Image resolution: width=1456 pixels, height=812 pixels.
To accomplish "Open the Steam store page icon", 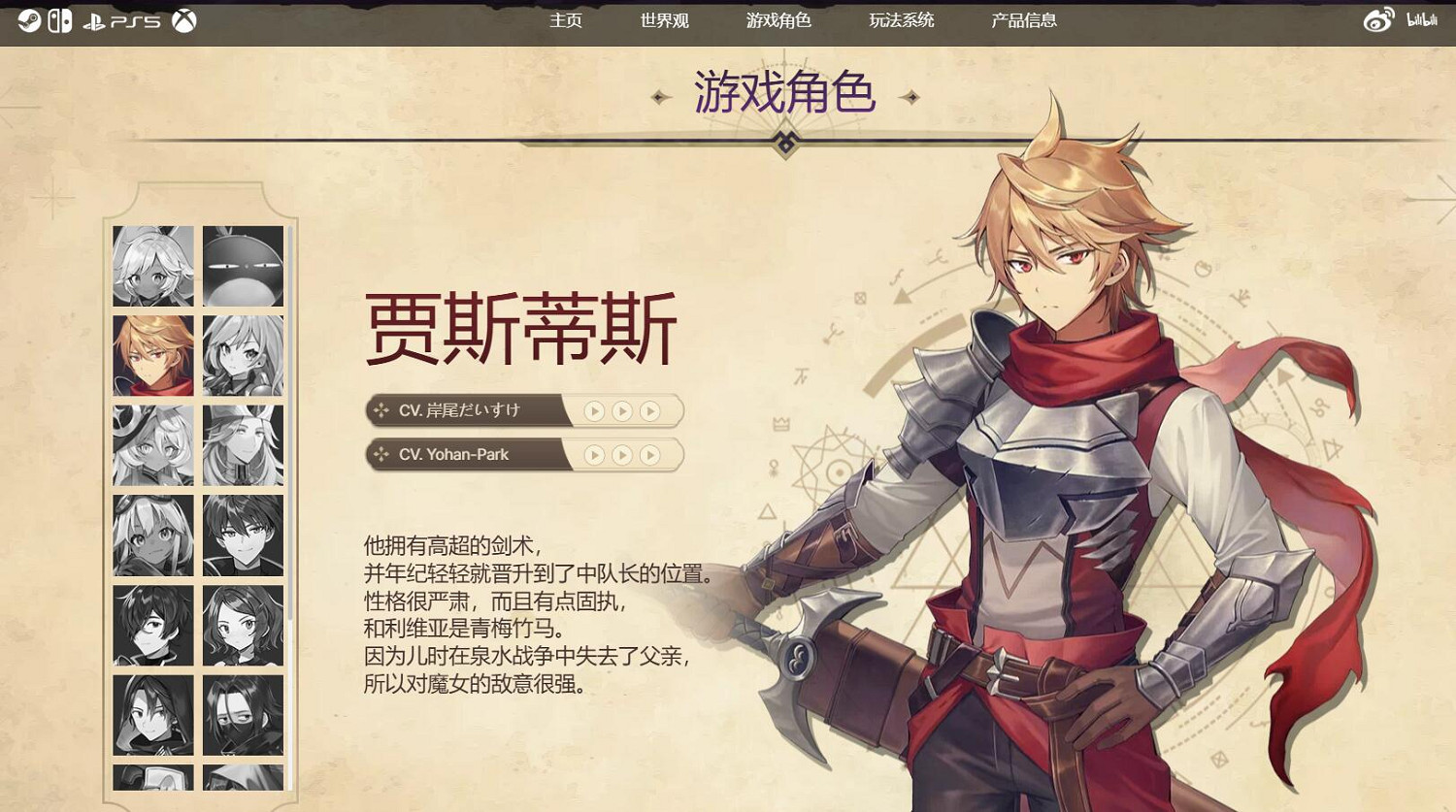I will click(26, 18).
